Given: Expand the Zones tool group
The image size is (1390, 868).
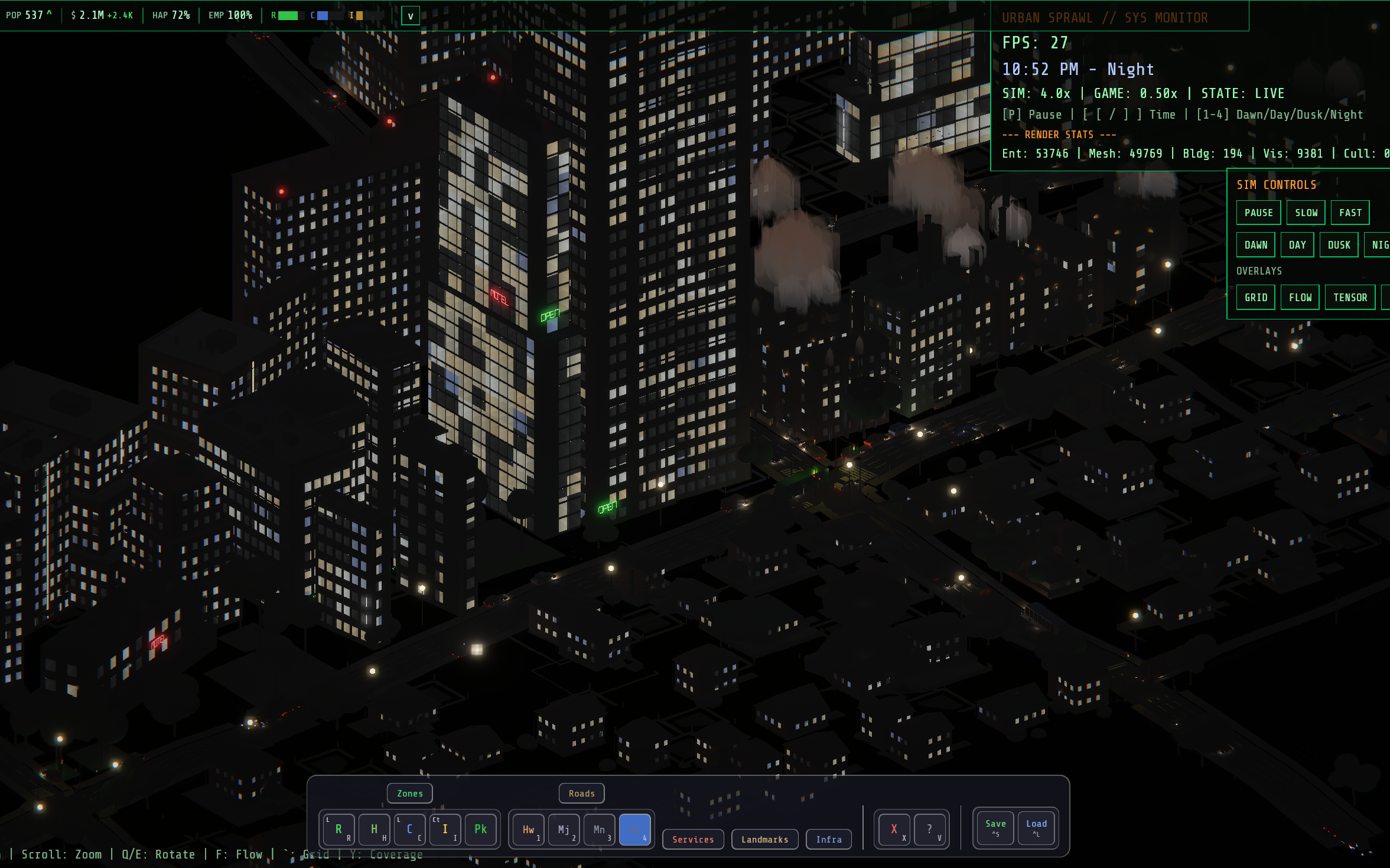Looking at the screenshot, I should point(409,793).
